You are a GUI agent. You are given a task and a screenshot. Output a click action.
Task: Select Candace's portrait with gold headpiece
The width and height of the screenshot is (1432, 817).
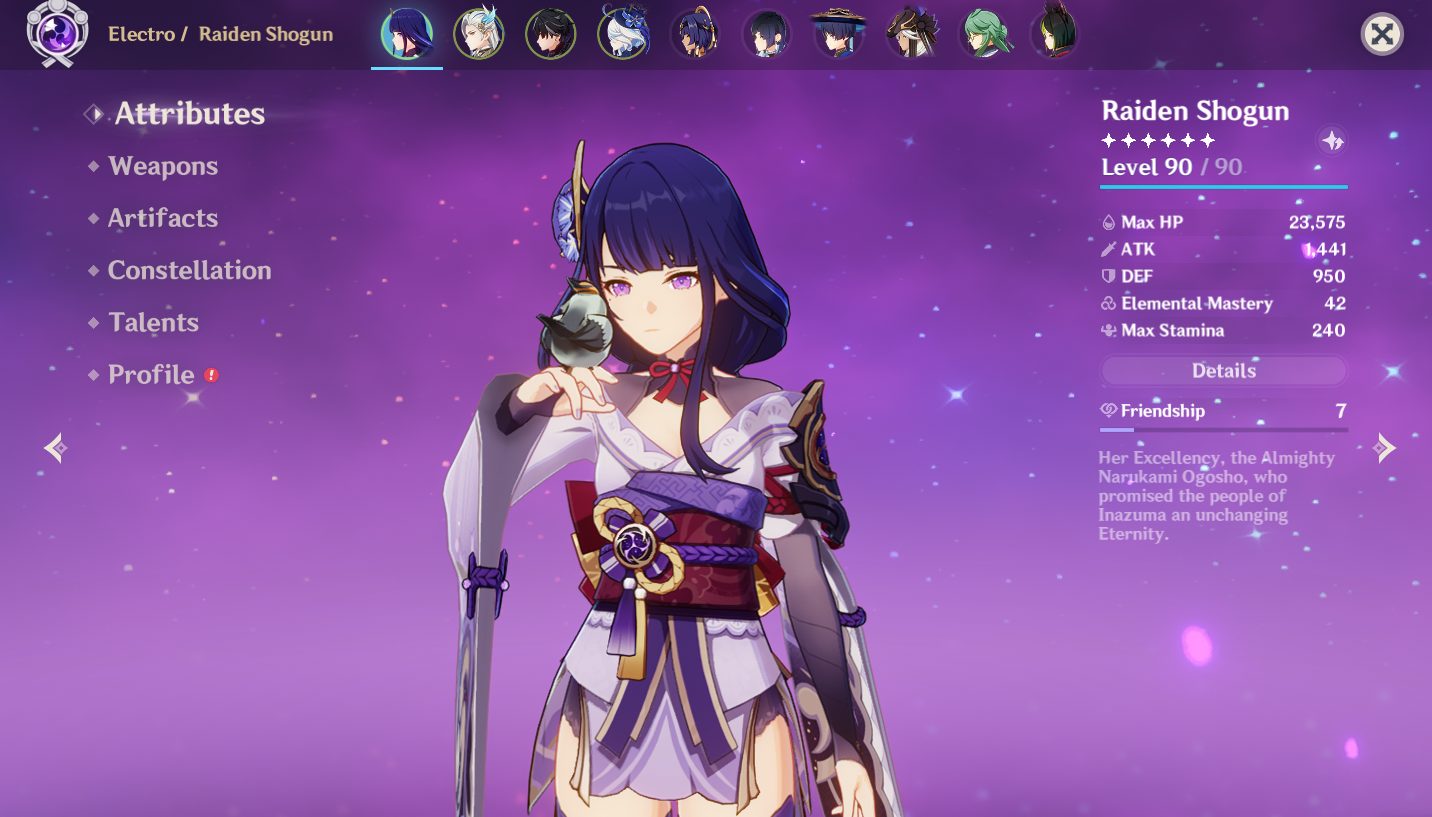point(695,35)
